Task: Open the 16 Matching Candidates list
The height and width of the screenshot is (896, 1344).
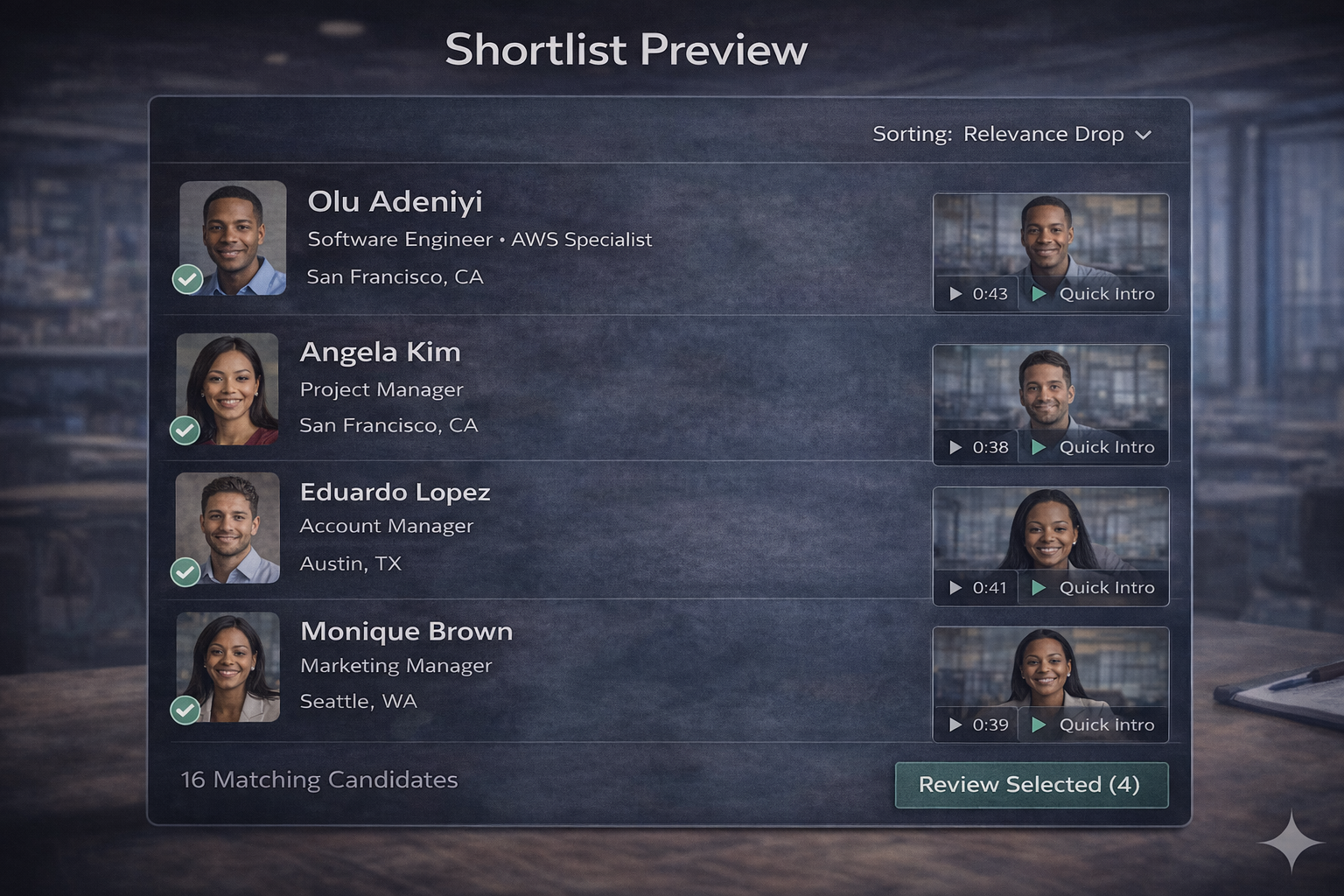Action: [x=318, y=780]
